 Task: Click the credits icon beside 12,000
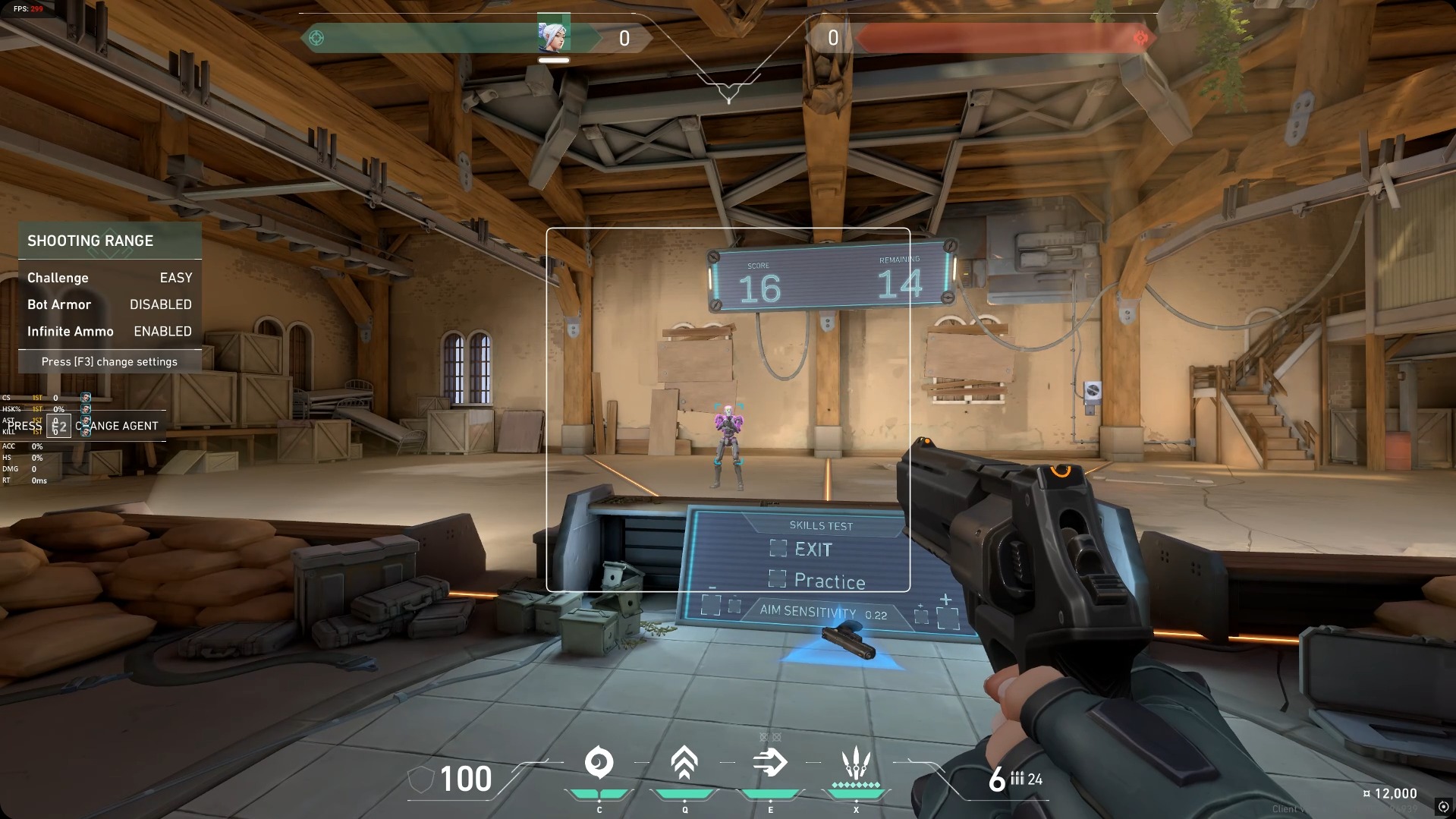(1366, 794)
